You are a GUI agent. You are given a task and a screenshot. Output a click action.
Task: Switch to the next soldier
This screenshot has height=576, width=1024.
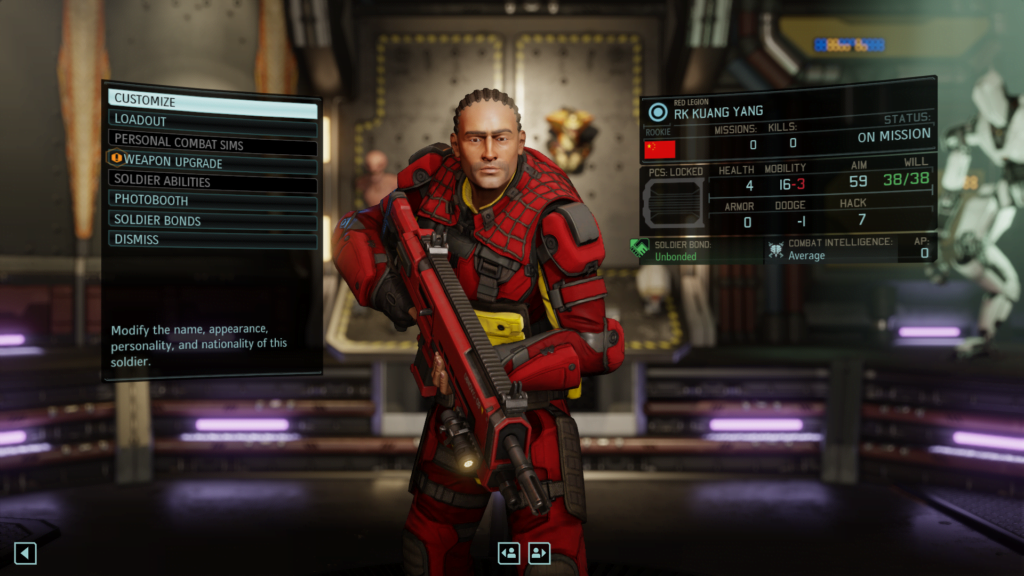[540, 552]
